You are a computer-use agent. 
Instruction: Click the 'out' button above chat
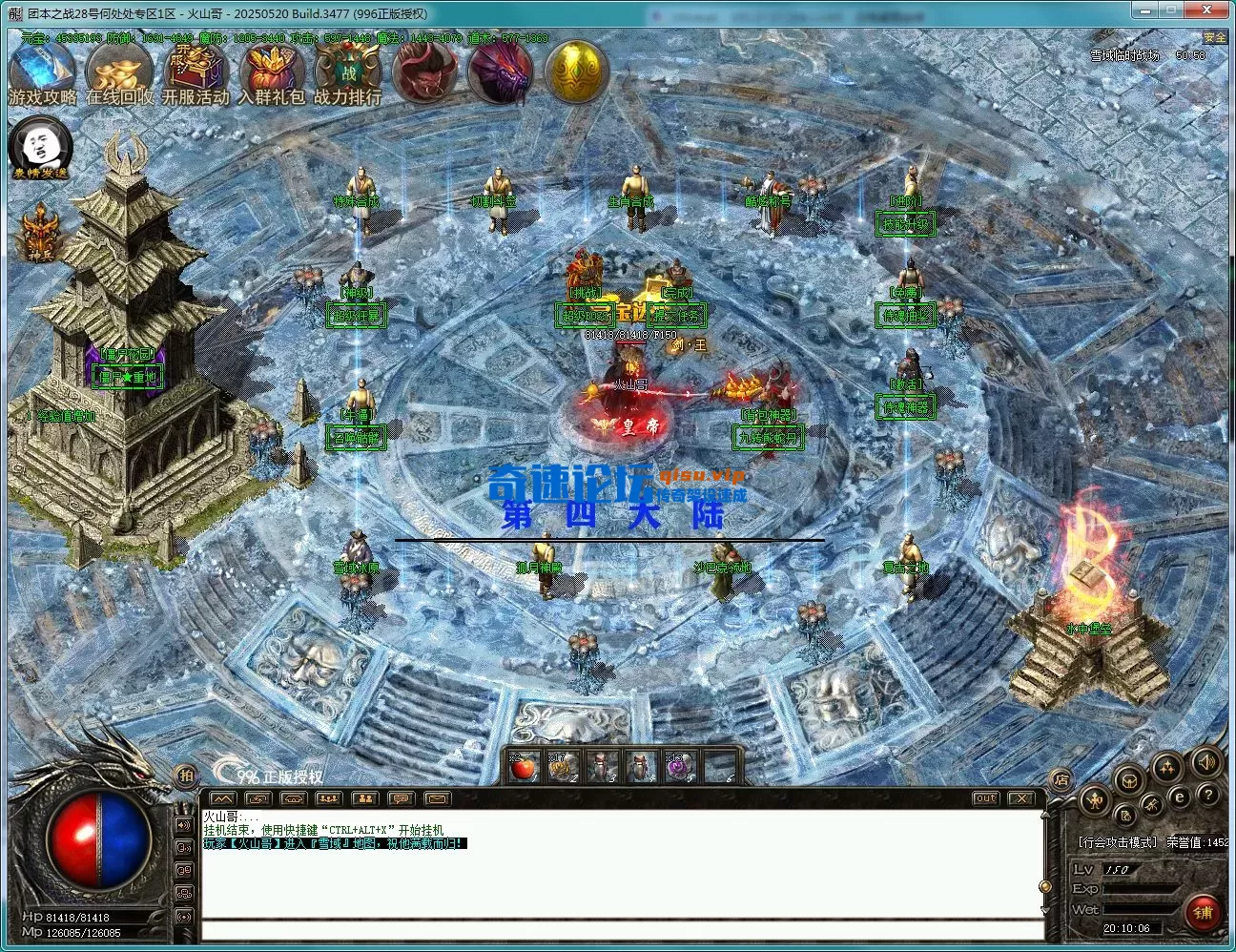[985, 797]
